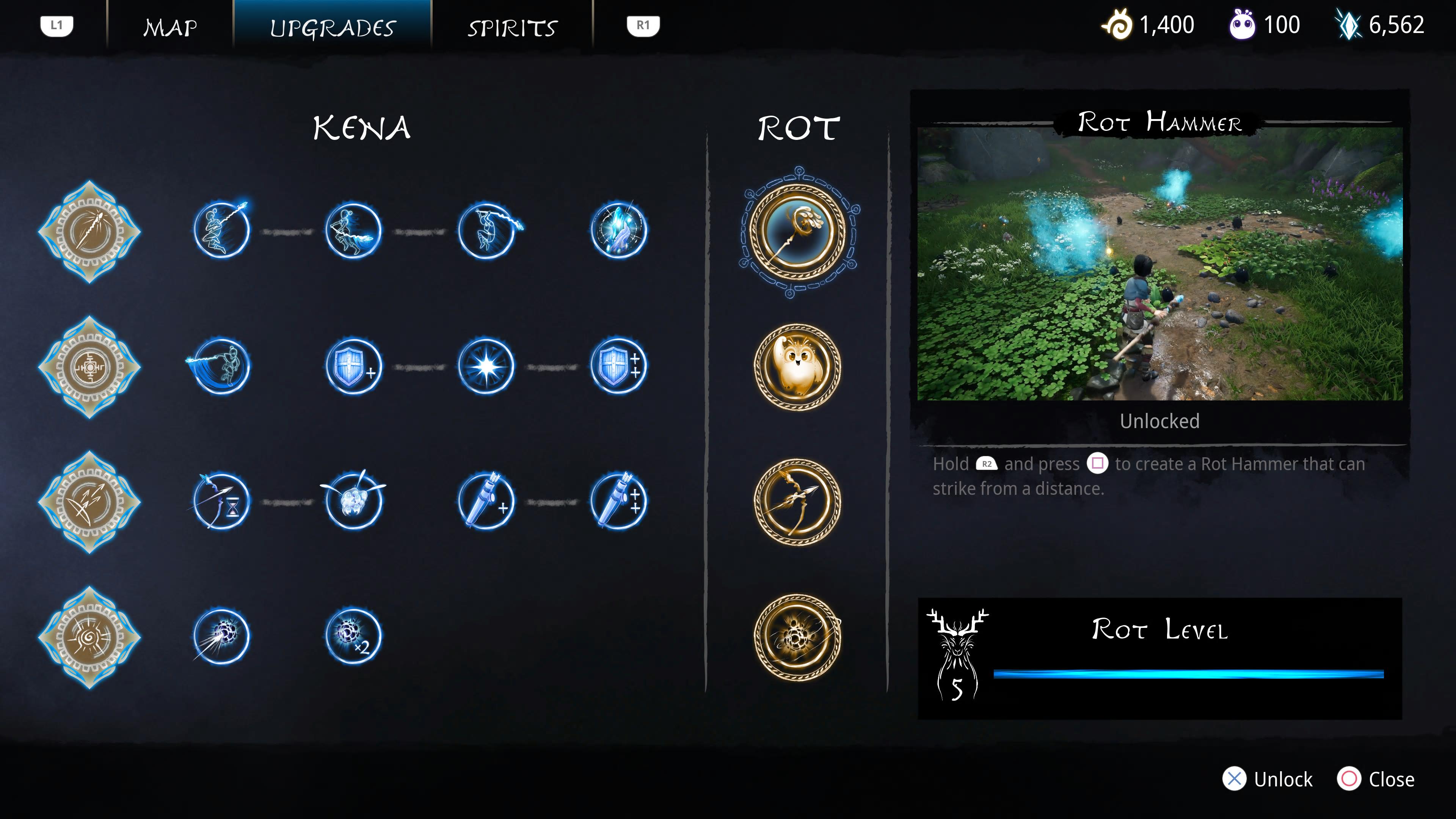This screenshot has height=819, width=1456.
Task: Play the Rot Hammer preview thumbnail
Action: 1159,264
